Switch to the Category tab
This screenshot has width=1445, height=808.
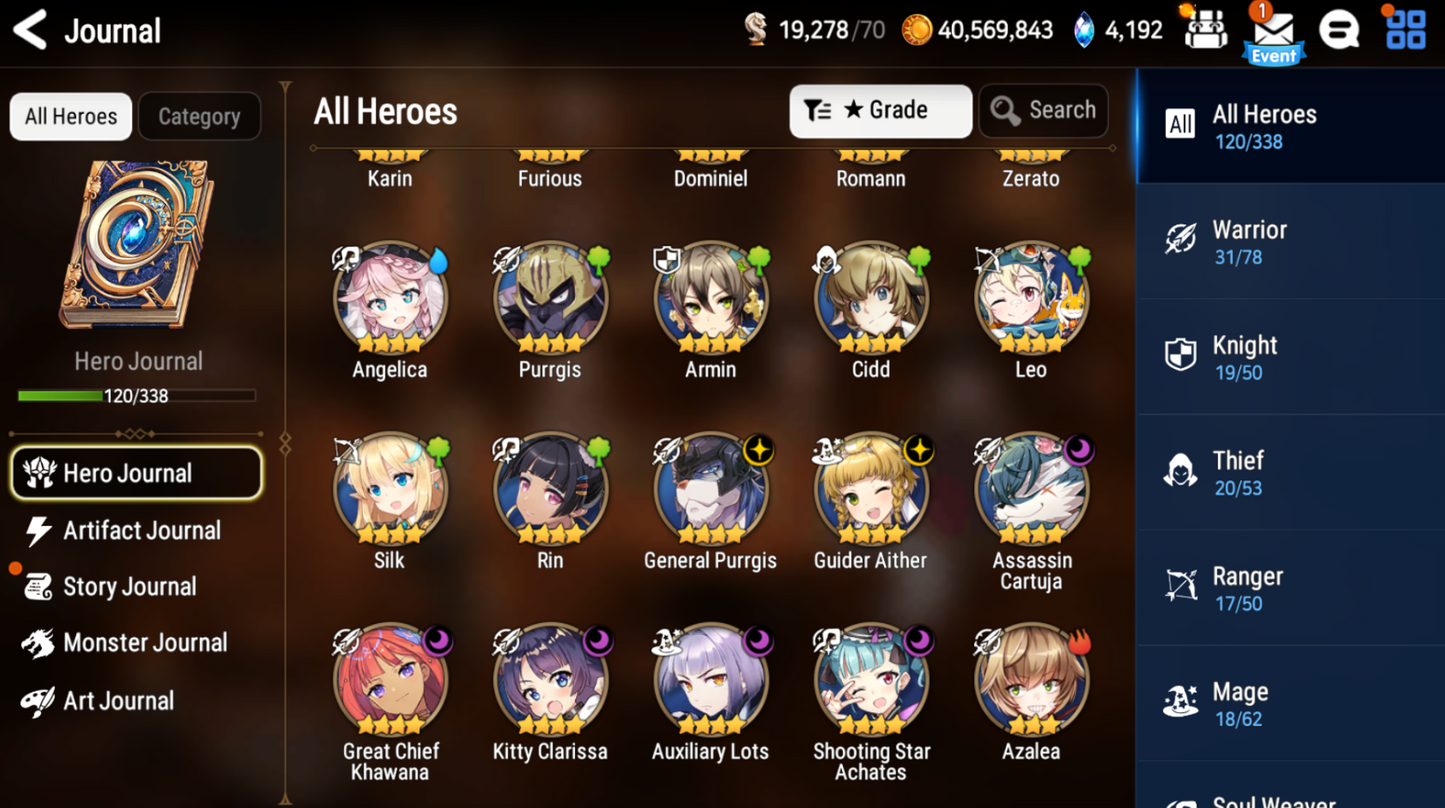pos(199,117)
